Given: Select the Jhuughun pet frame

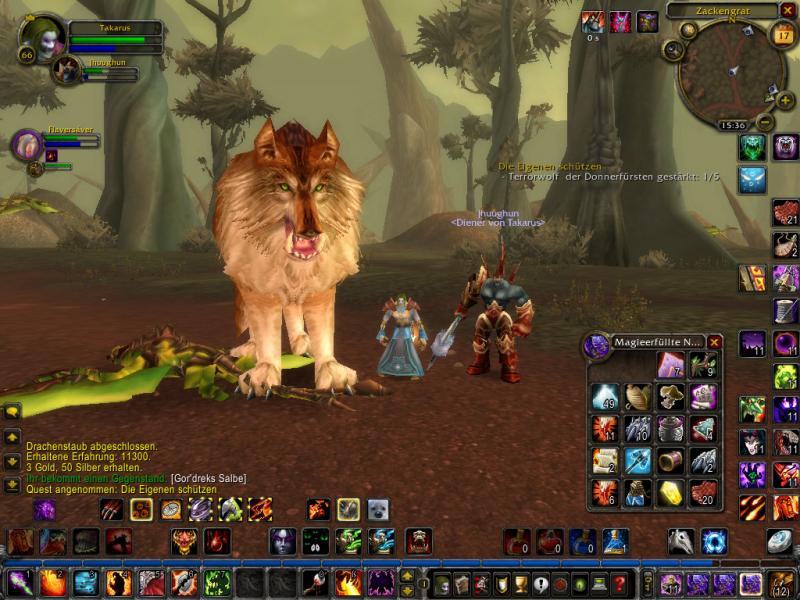Looking at the screenshot, I should pos(67,69).
